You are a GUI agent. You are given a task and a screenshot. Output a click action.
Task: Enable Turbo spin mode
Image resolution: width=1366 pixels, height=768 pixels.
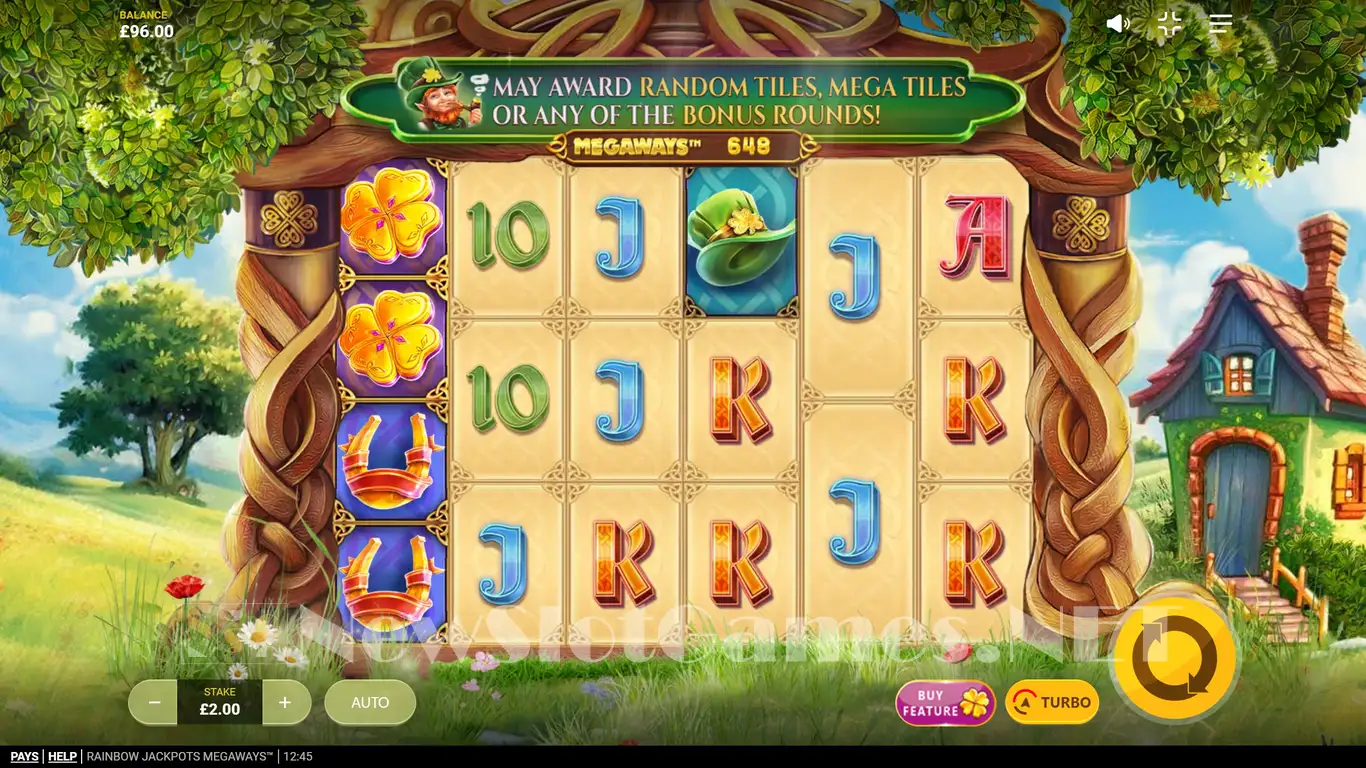tap(1052, 702)
